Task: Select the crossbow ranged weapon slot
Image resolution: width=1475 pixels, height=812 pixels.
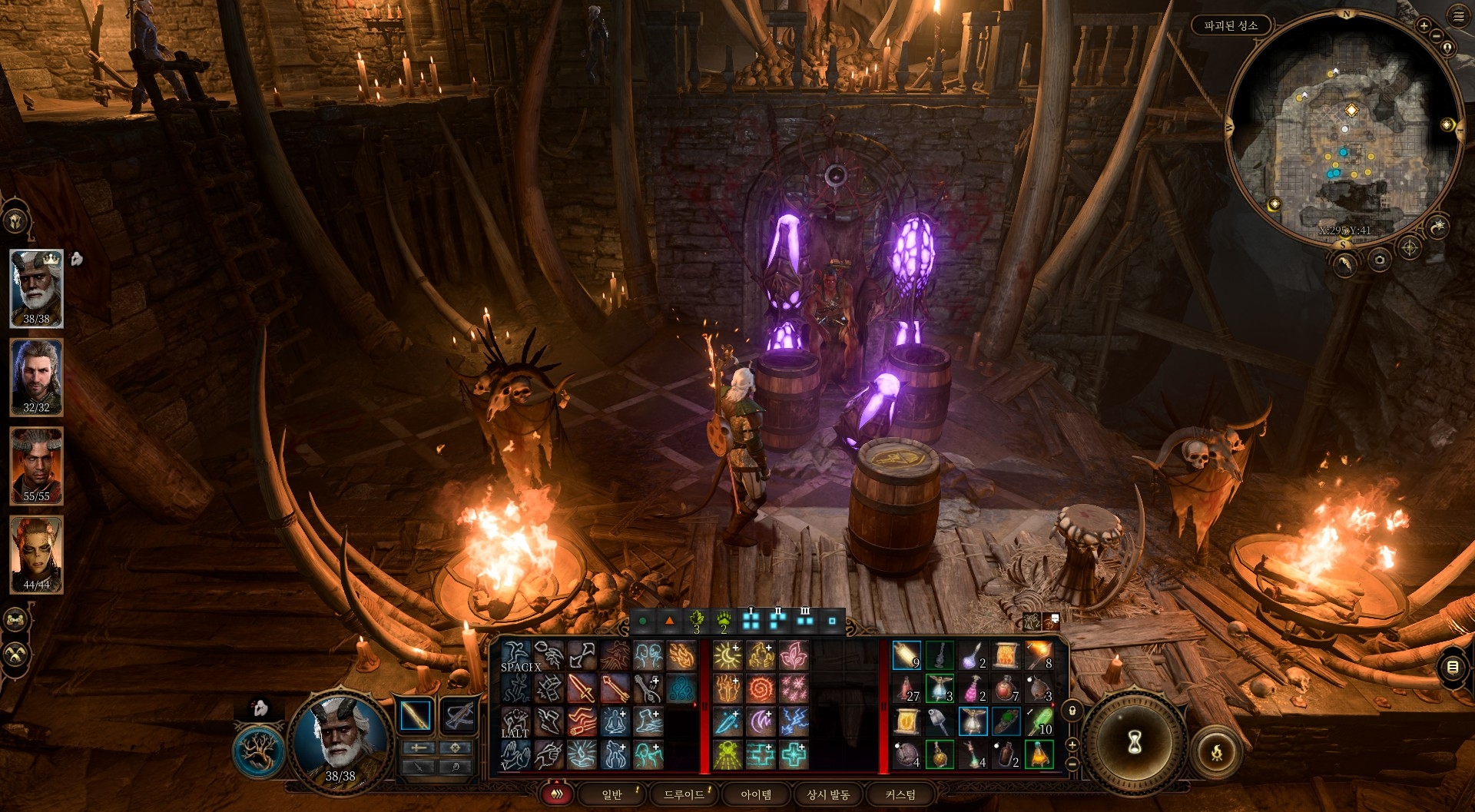Action: (x=459, y=716)
